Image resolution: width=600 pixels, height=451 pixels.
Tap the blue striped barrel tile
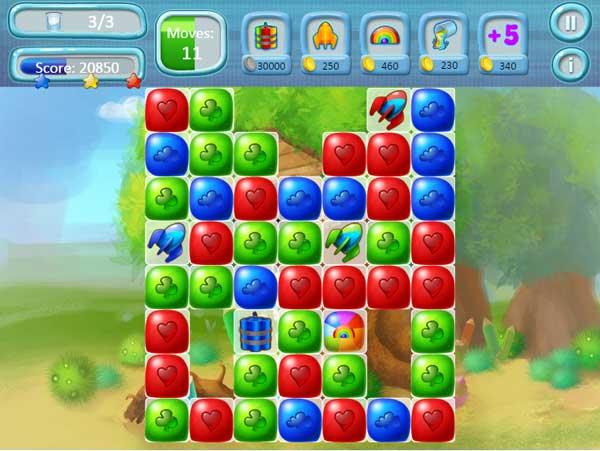click(x=255, y=331)
